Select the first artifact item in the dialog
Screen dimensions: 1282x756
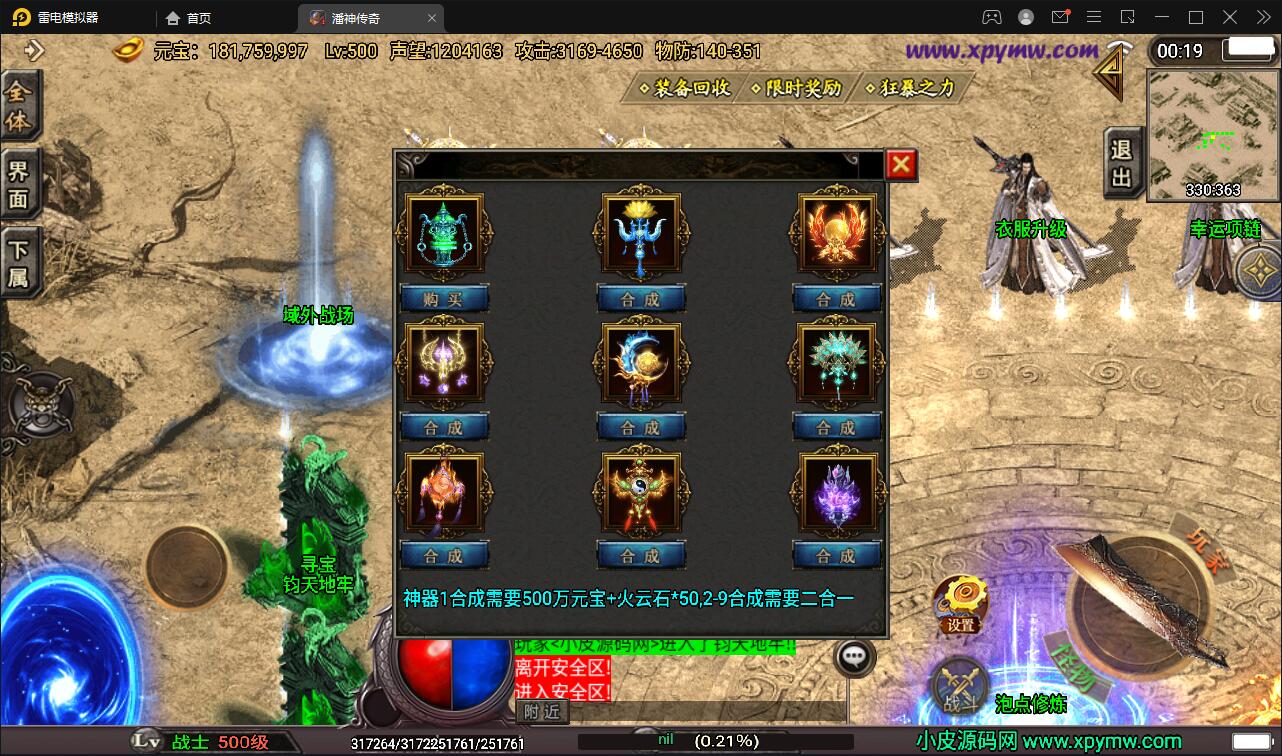tap(443, 232)
